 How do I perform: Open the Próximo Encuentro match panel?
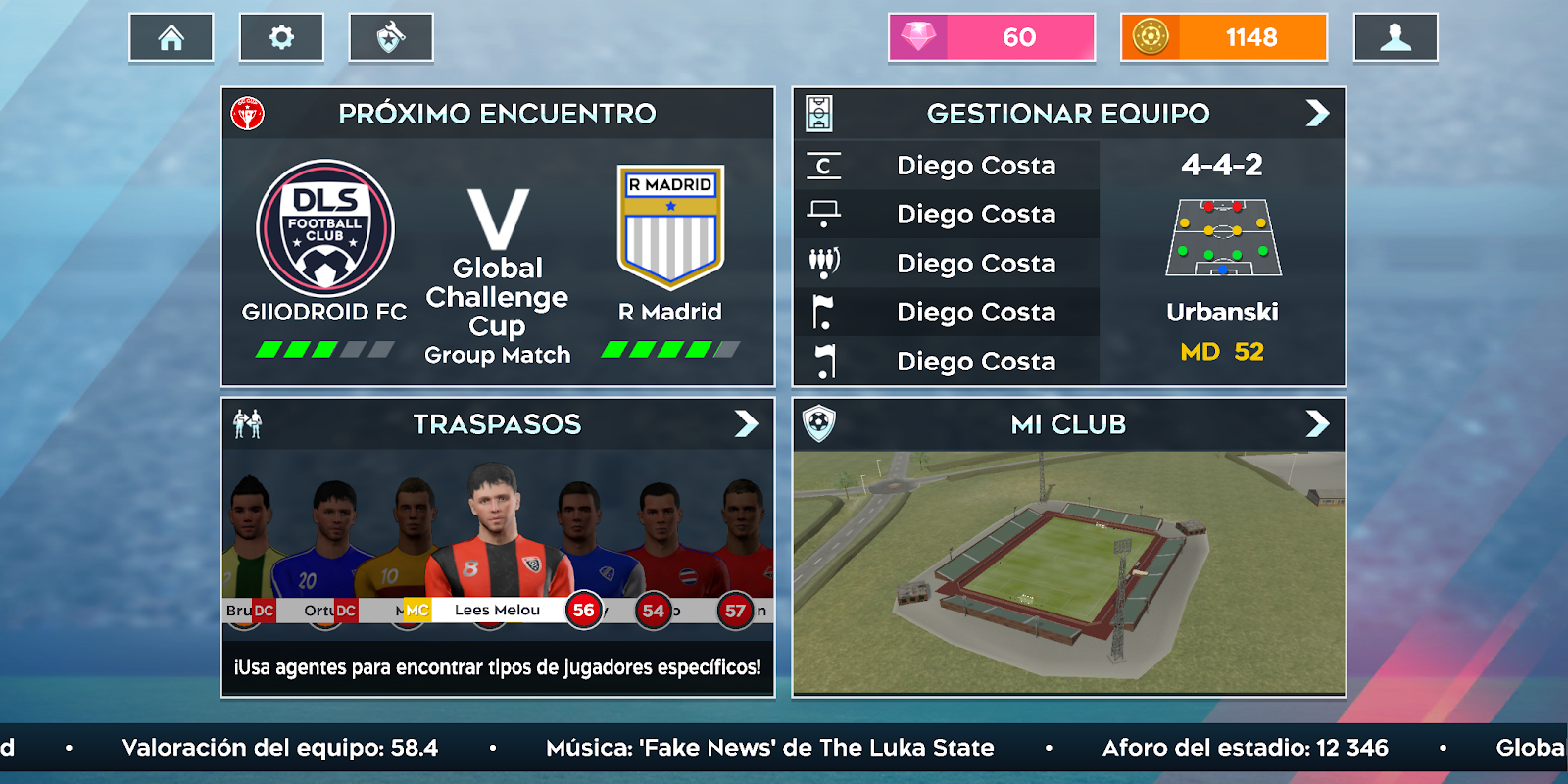[x=498, y=235]
